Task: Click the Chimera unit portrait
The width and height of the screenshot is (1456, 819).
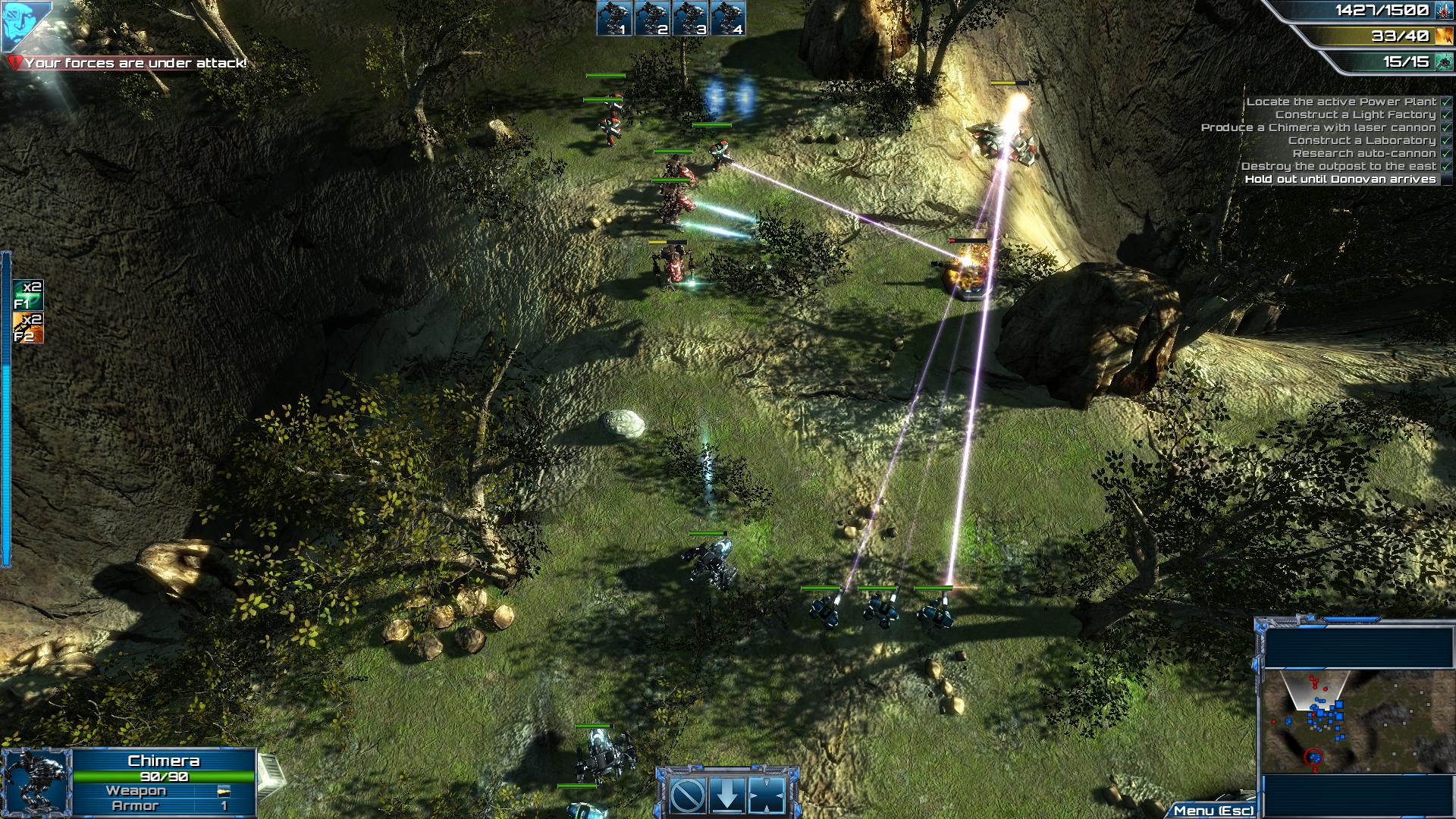Action: pyautogui.click(x=36, y=784)
